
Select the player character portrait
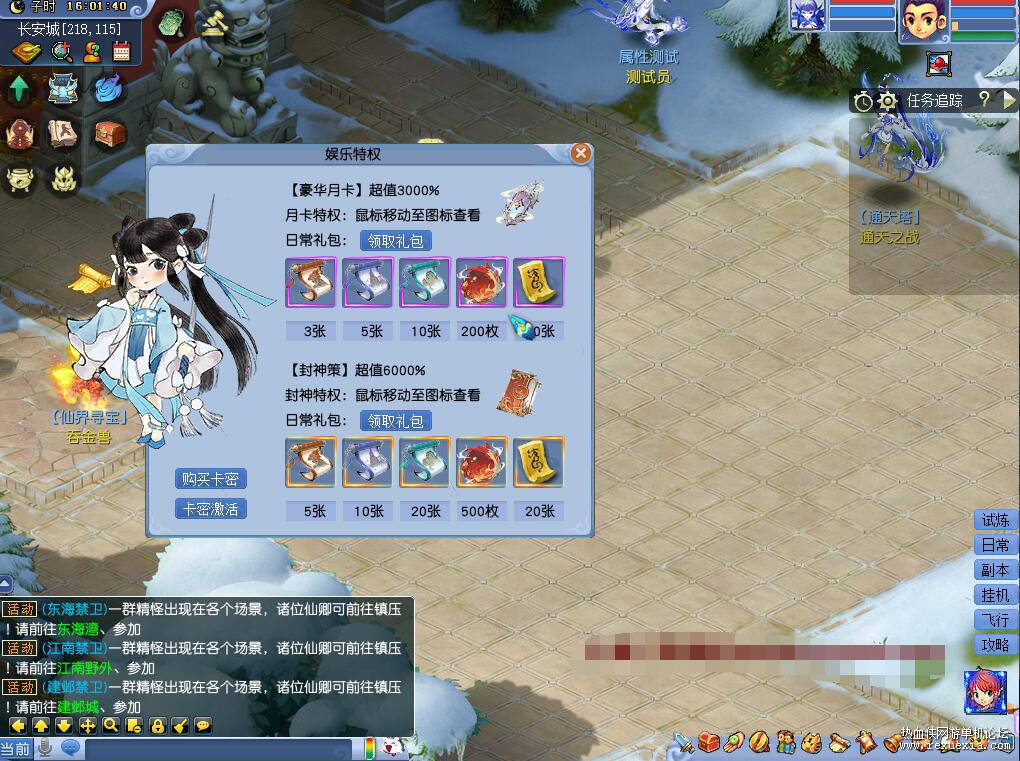click(922, 21)
